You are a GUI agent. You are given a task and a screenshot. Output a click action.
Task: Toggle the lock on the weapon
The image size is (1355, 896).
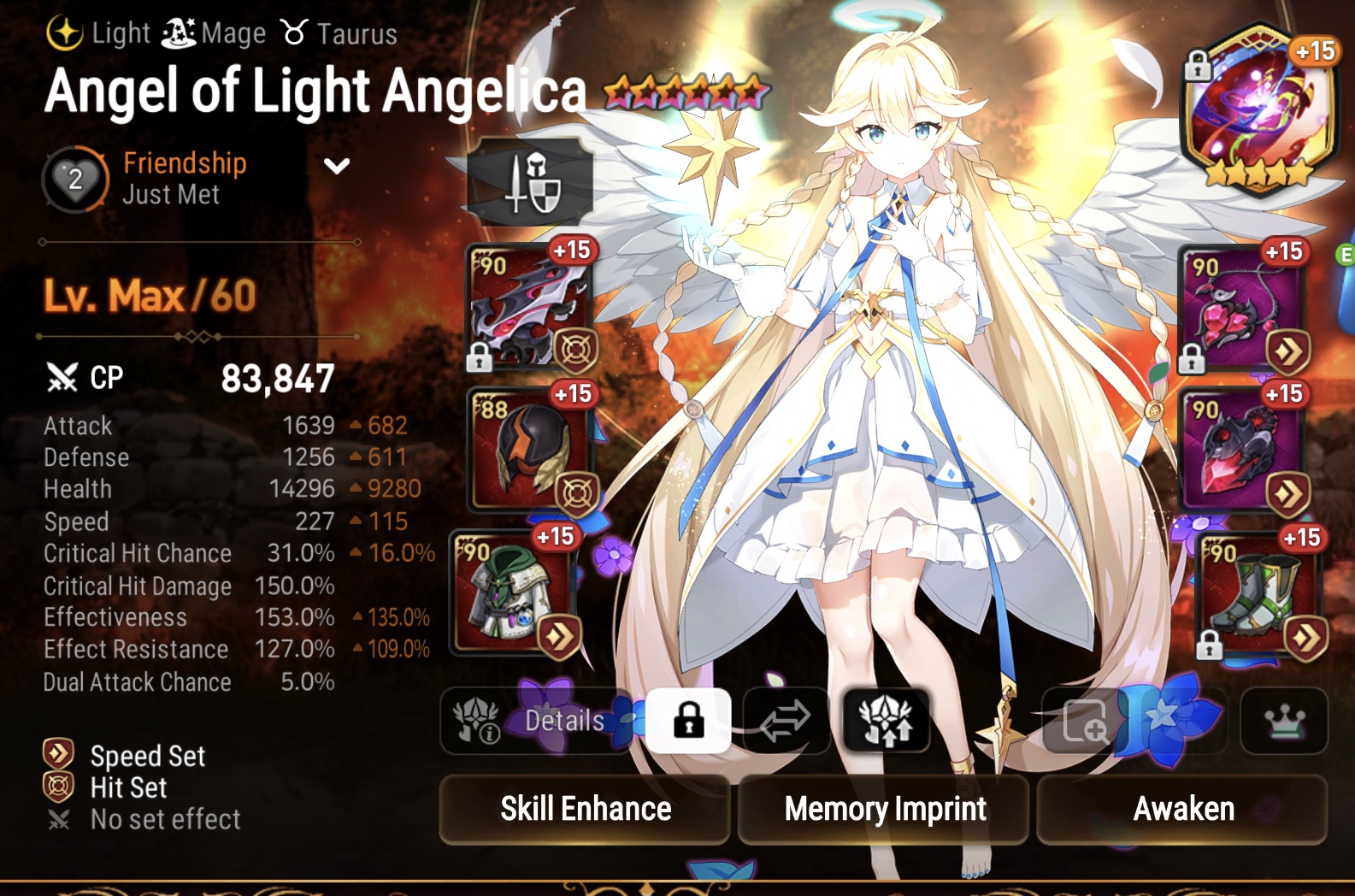pyautogui.click(x=479, y=356)
